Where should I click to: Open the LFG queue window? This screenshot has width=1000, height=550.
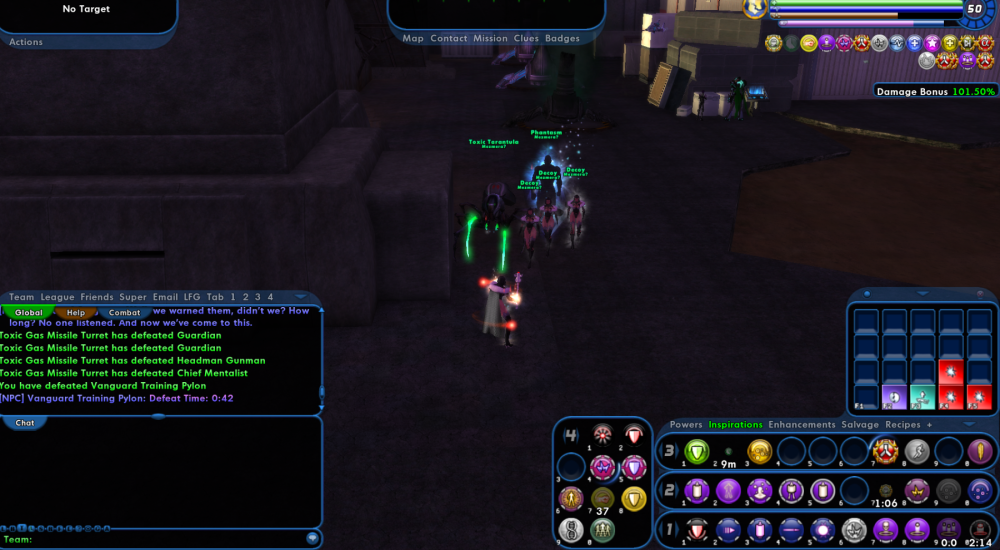pyautogui.click(x=192, y=297)
